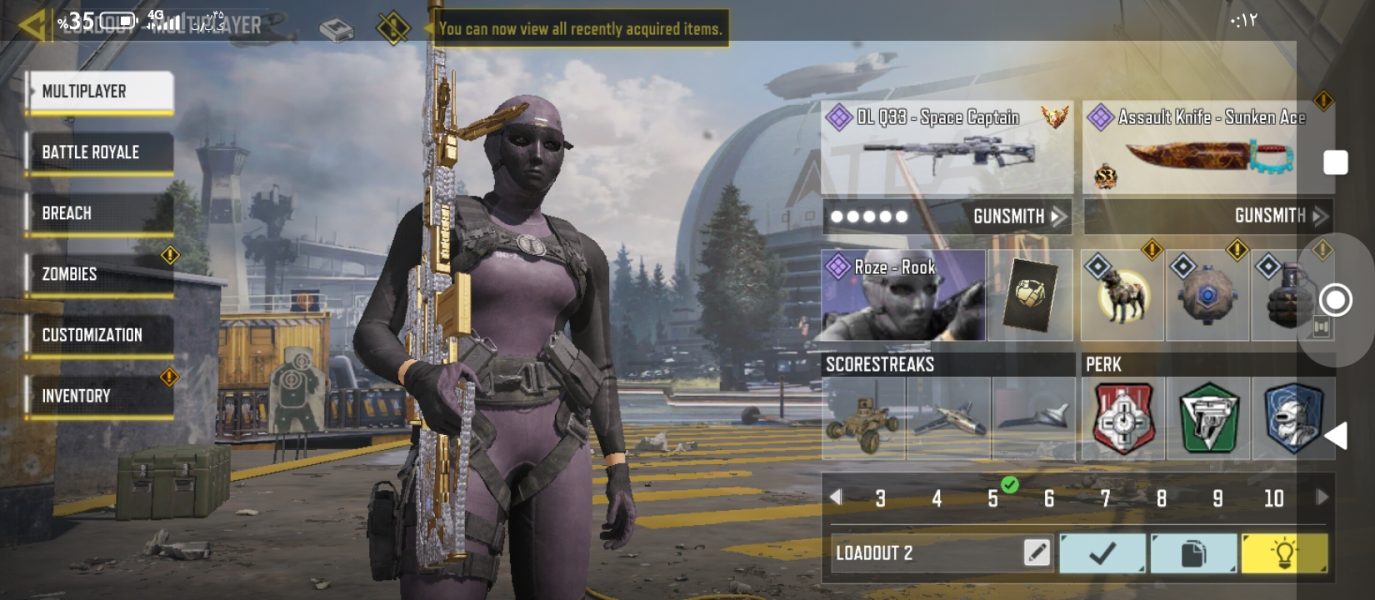Switch to the Battle Royale tab
Screen dimensions: 1375x600
point(99,153)
